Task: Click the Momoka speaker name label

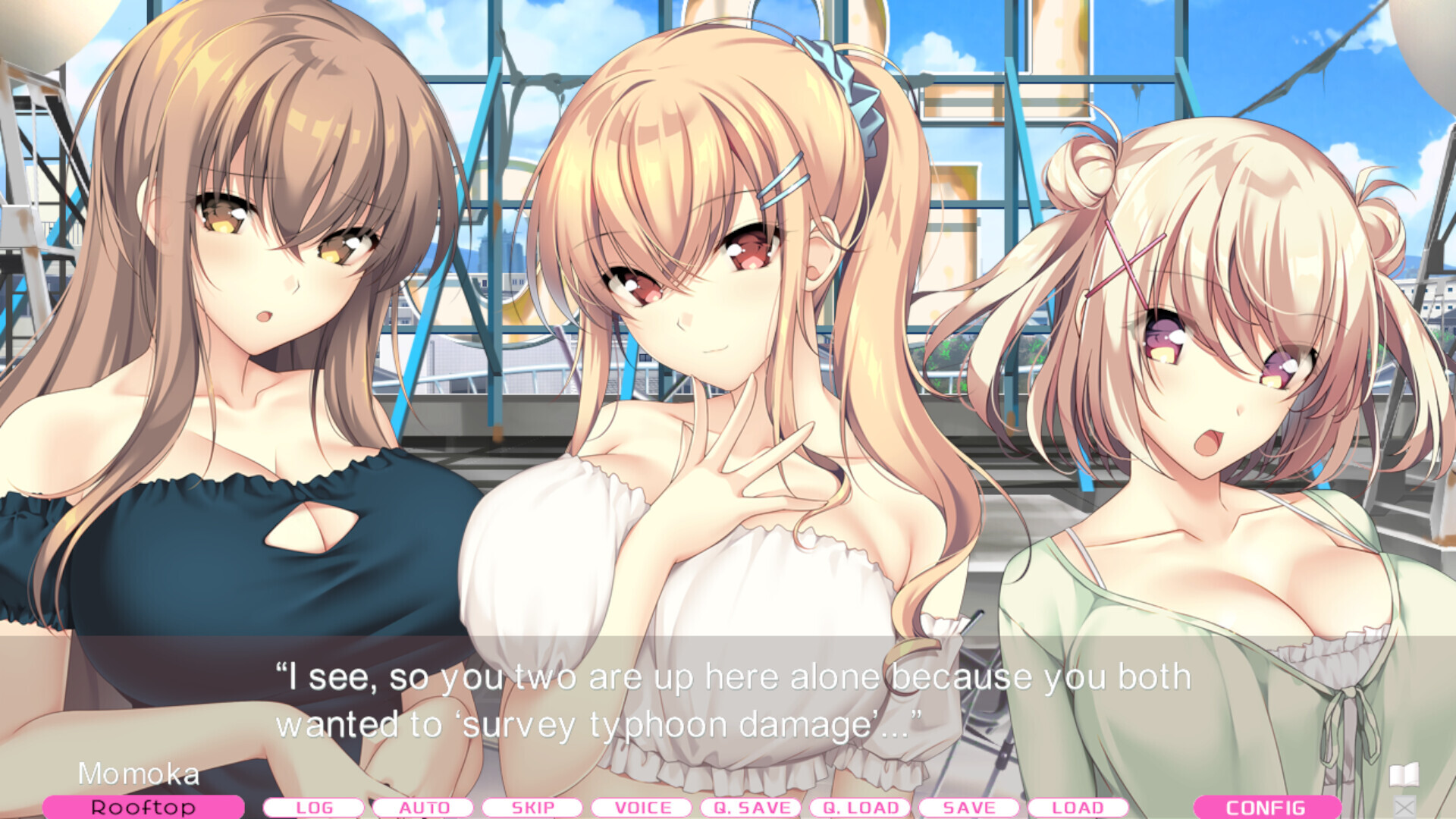Action: (140, 774)
